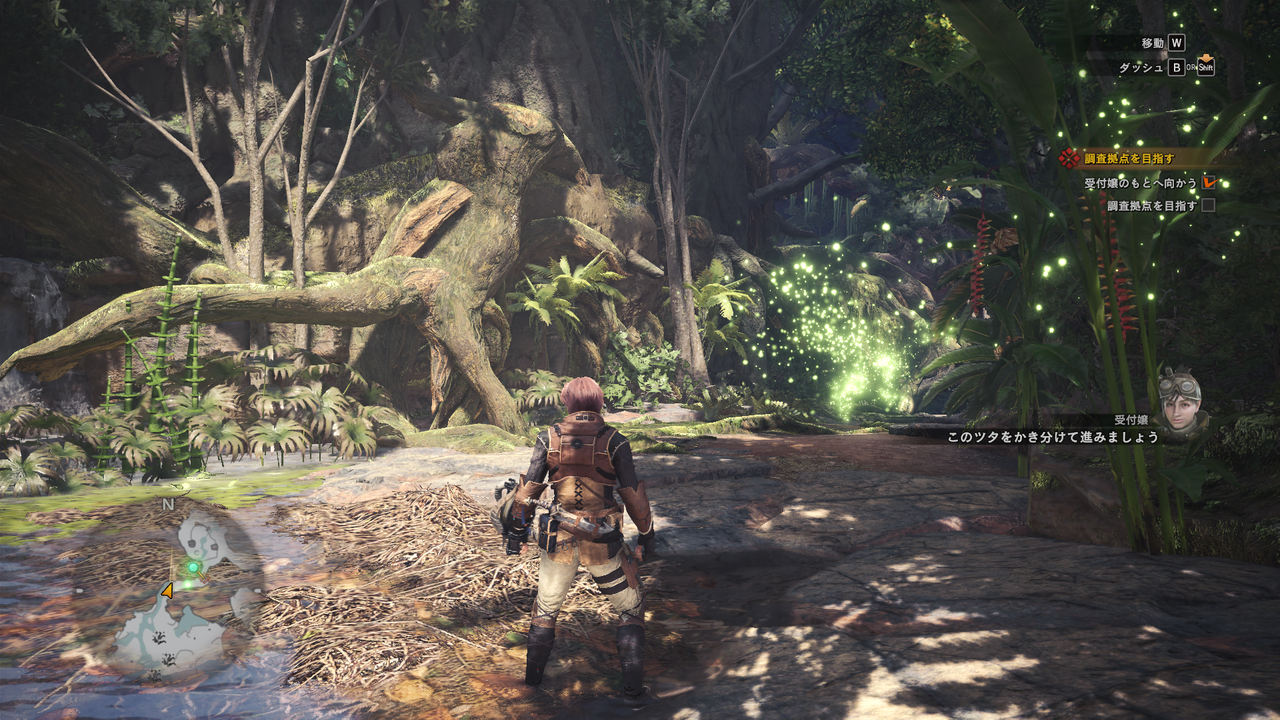Screen dimensions: 1280x720
Task: Click the orange player arrow on the minimap
Action: click(x=167, y=591)
